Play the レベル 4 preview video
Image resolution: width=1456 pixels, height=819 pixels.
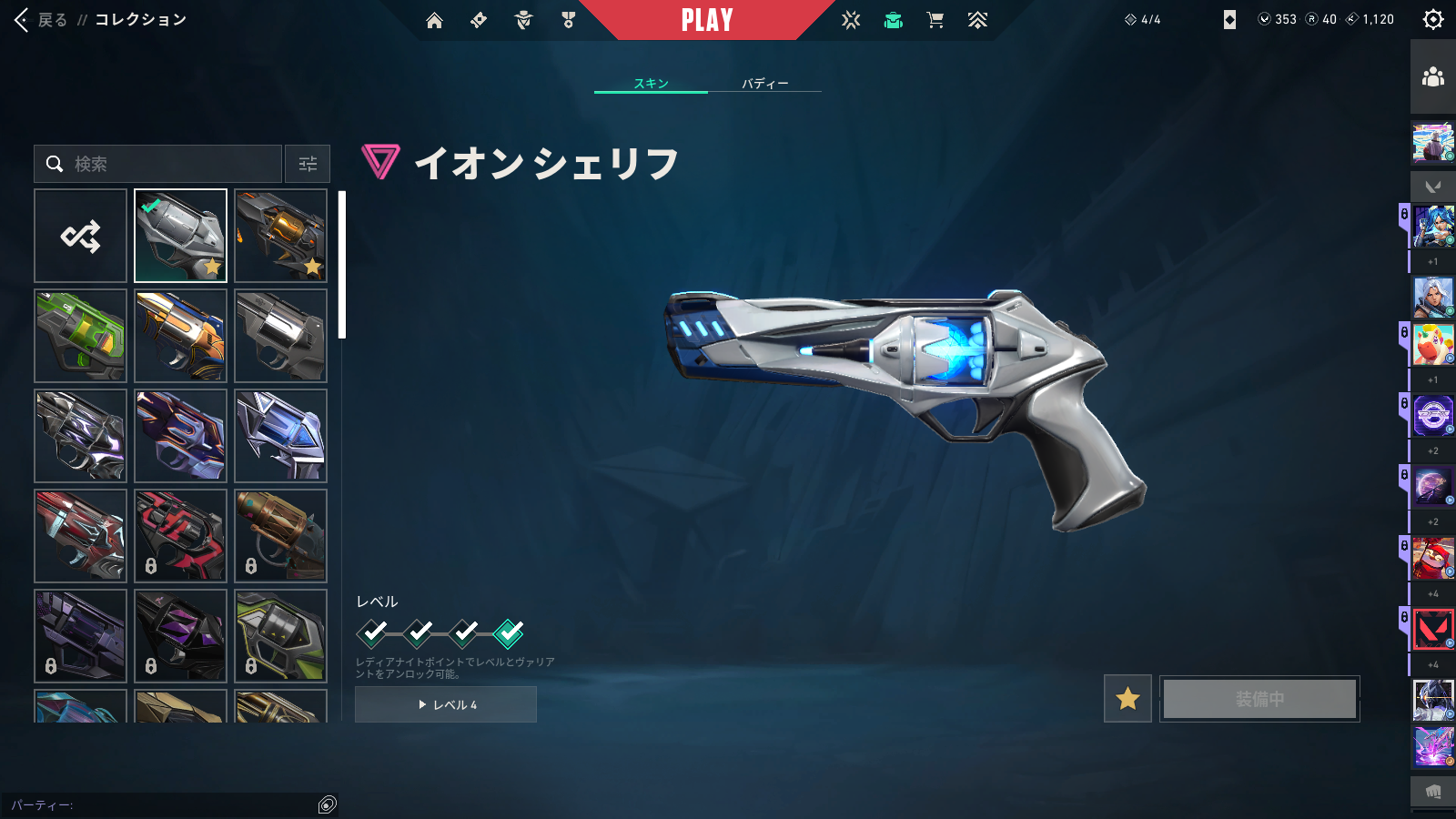click(446, 704)
